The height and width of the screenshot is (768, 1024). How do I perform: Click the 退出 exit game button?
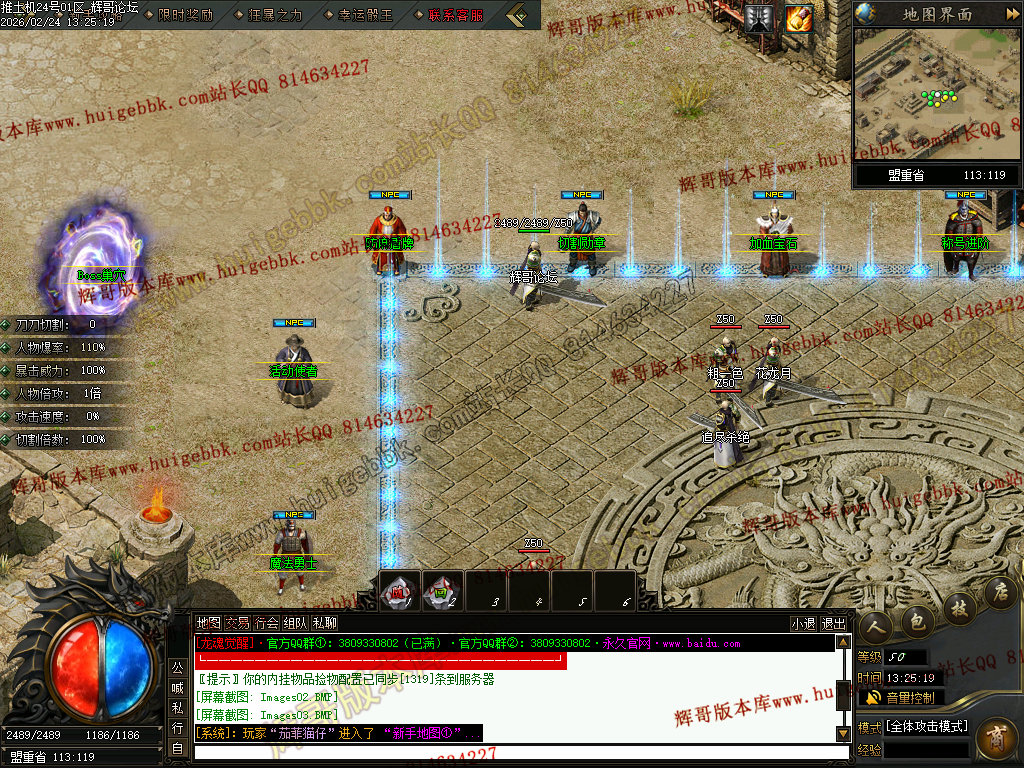[x=833, y=623]
